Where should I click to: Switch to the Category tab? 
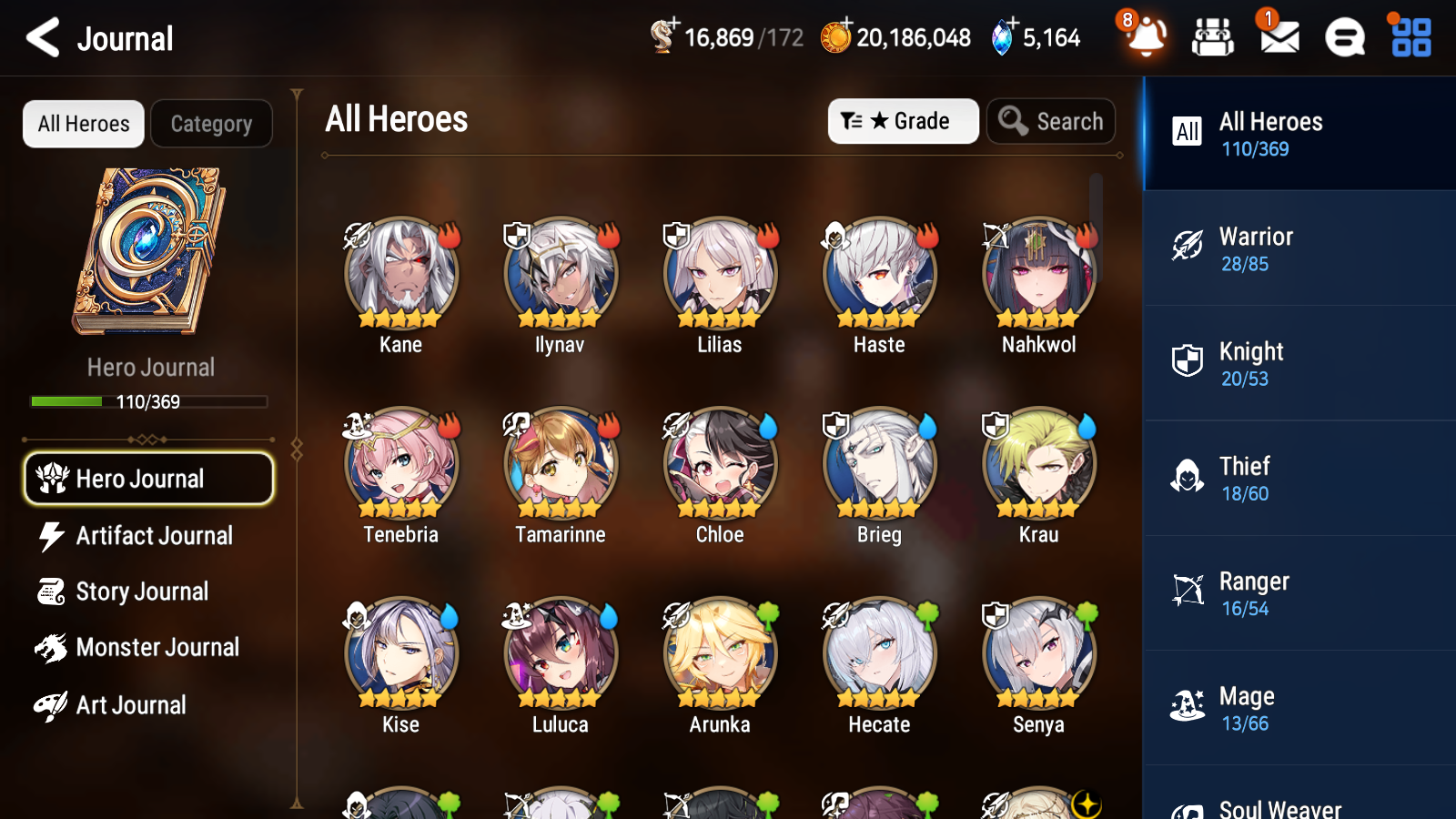pyautogui.click(x=211, y=124)
